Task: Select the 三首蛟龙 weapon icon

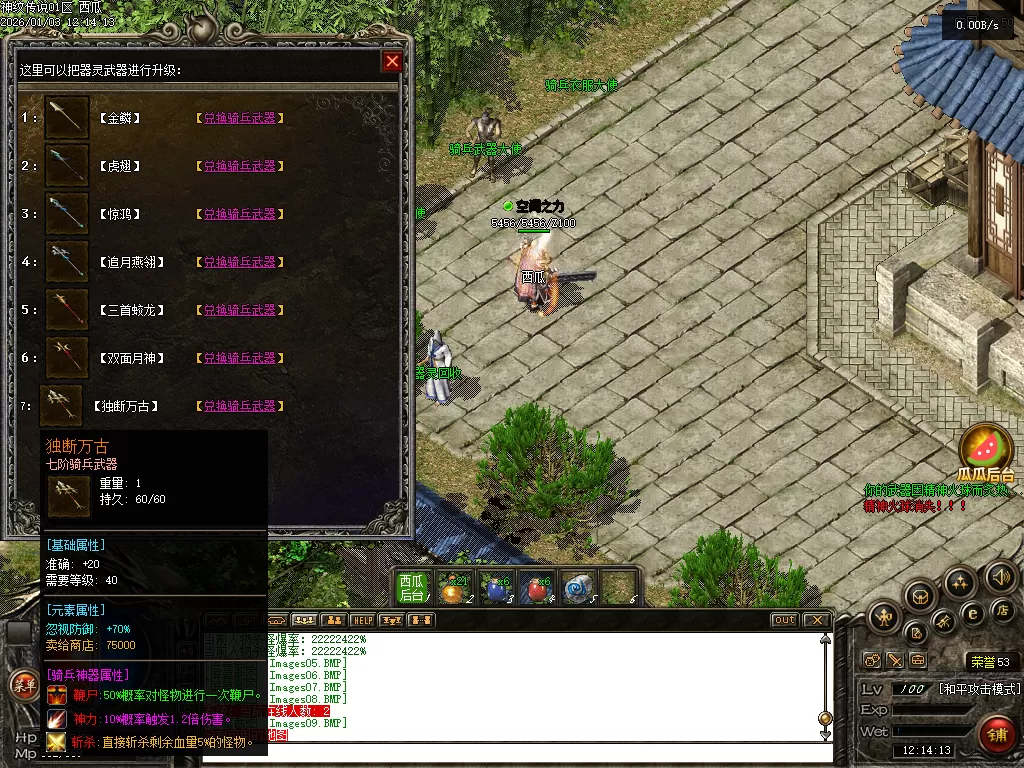Action: 67,310
